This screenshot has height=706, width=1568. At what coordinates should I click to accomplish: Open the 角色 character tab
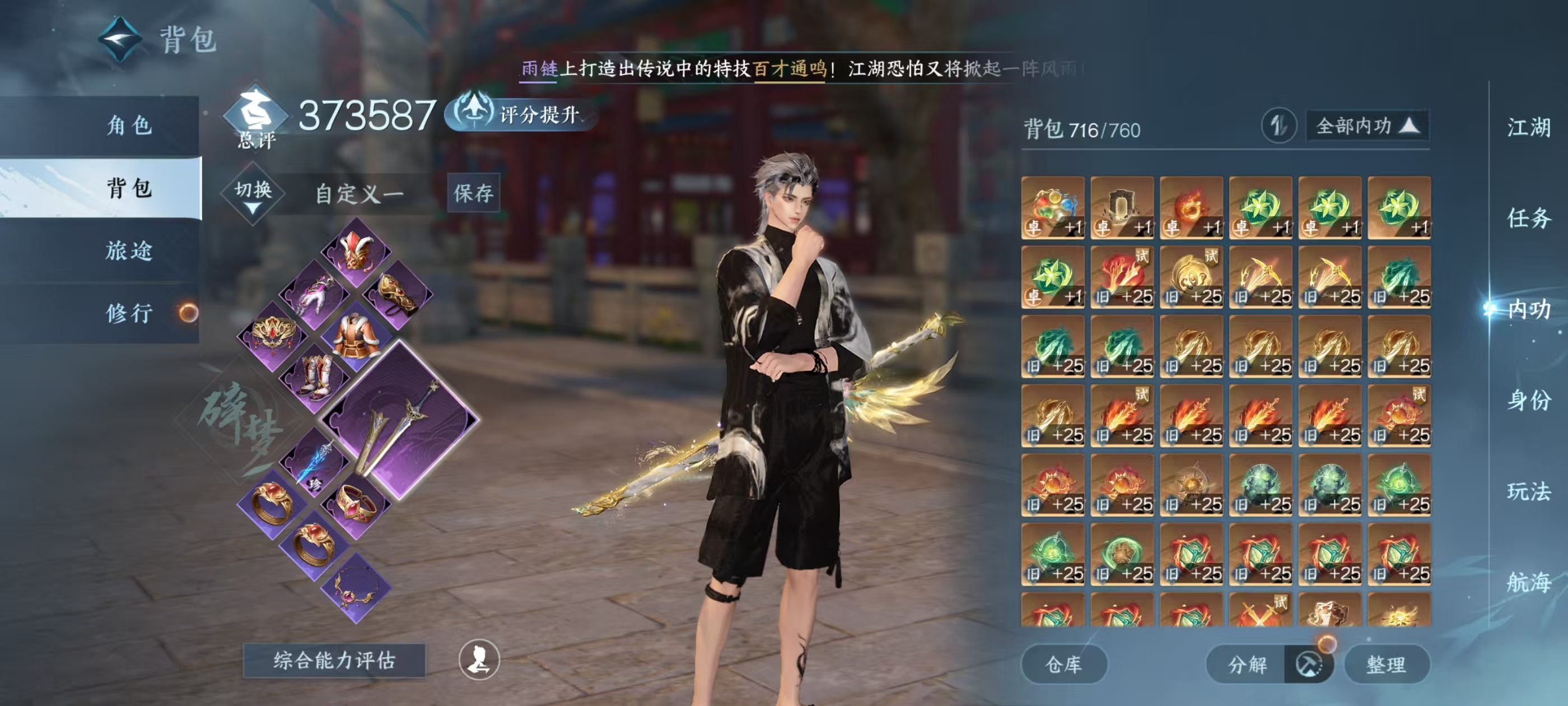(x=129, y=126)
